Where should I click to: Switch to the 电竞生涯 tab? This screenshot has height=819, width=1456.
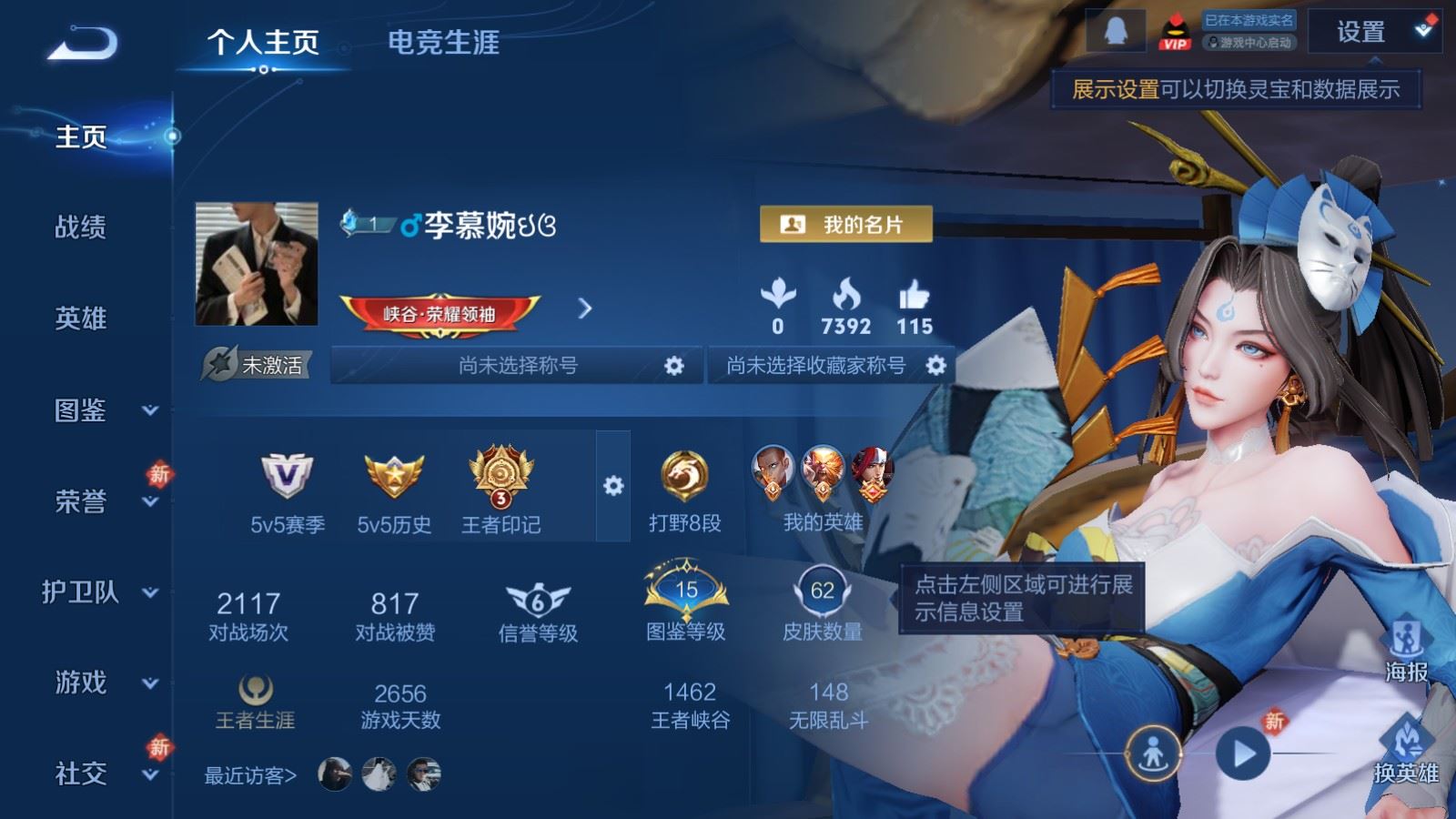tap(443, 41)
